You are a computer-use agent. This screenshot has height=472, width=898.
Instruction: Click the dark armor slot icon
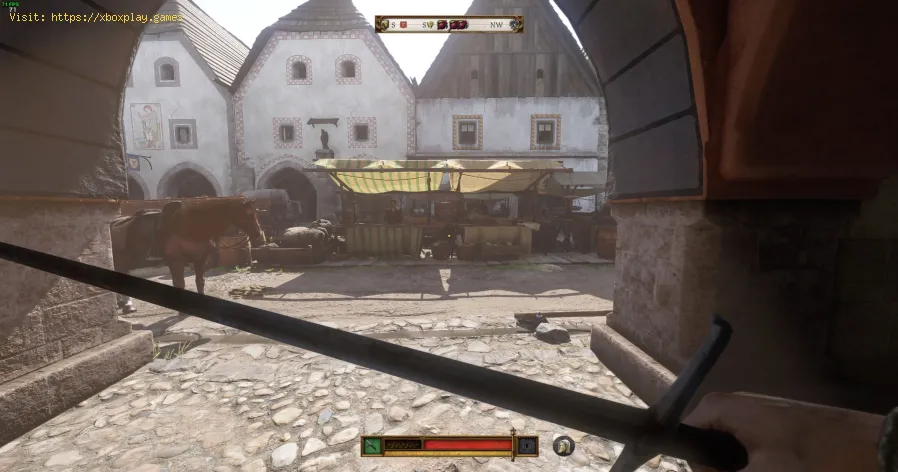[x=525, y=445]
